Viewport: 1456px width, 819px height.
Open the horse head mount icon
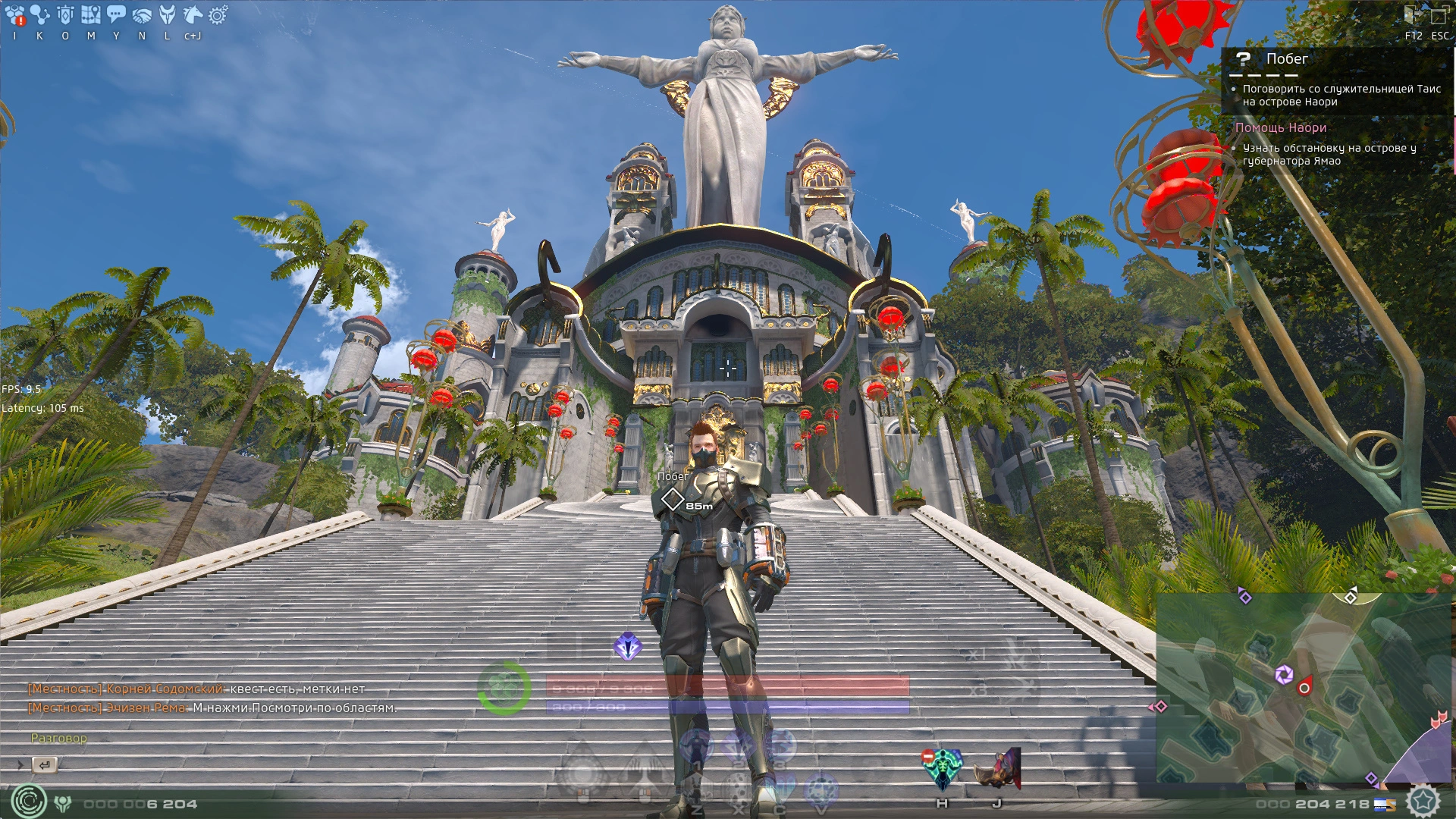(193, 15)
